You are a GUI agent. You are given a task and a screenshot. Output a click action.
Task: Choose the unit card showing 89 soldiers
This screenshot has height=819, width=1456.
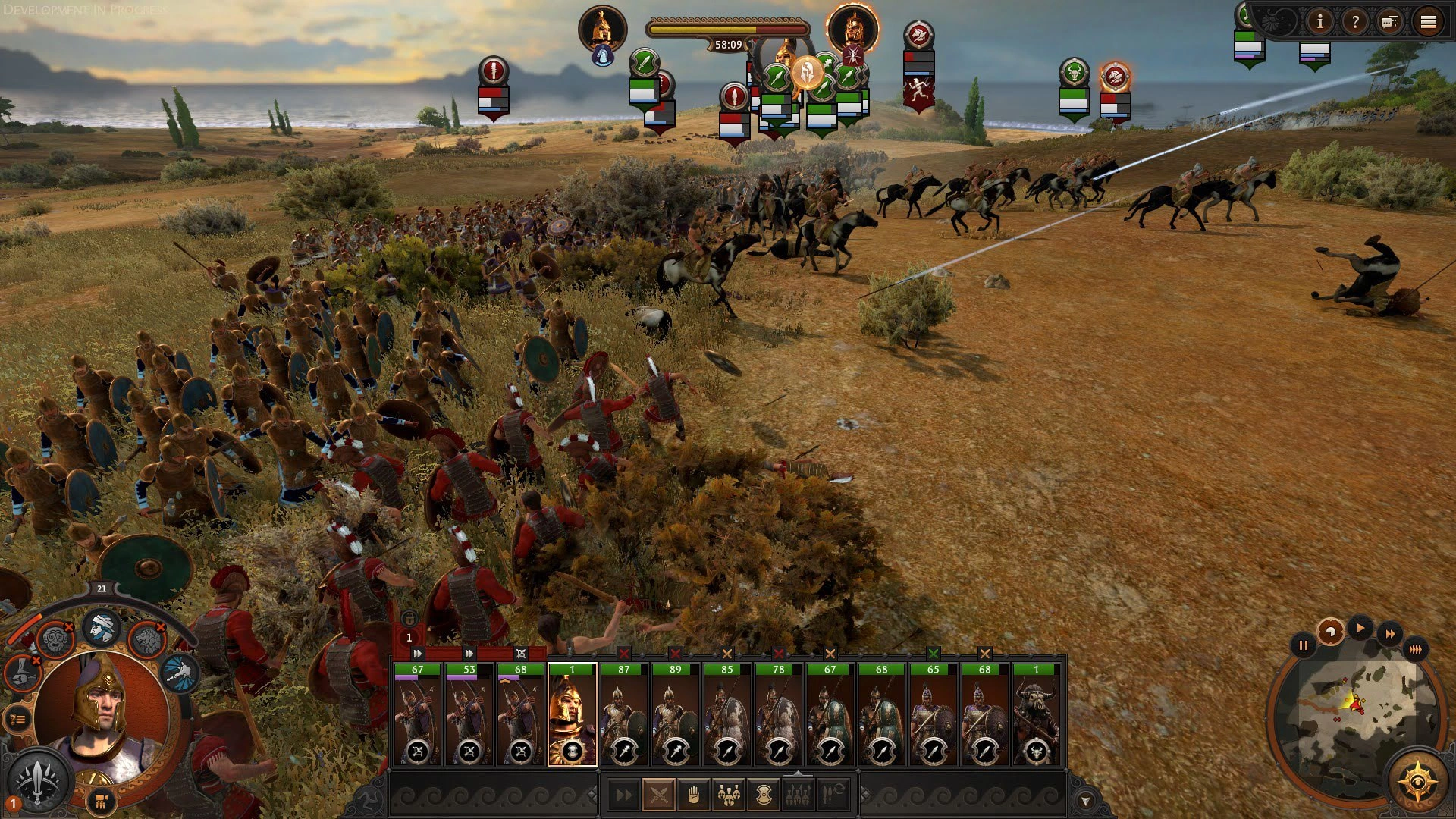[x=675, y=714]
